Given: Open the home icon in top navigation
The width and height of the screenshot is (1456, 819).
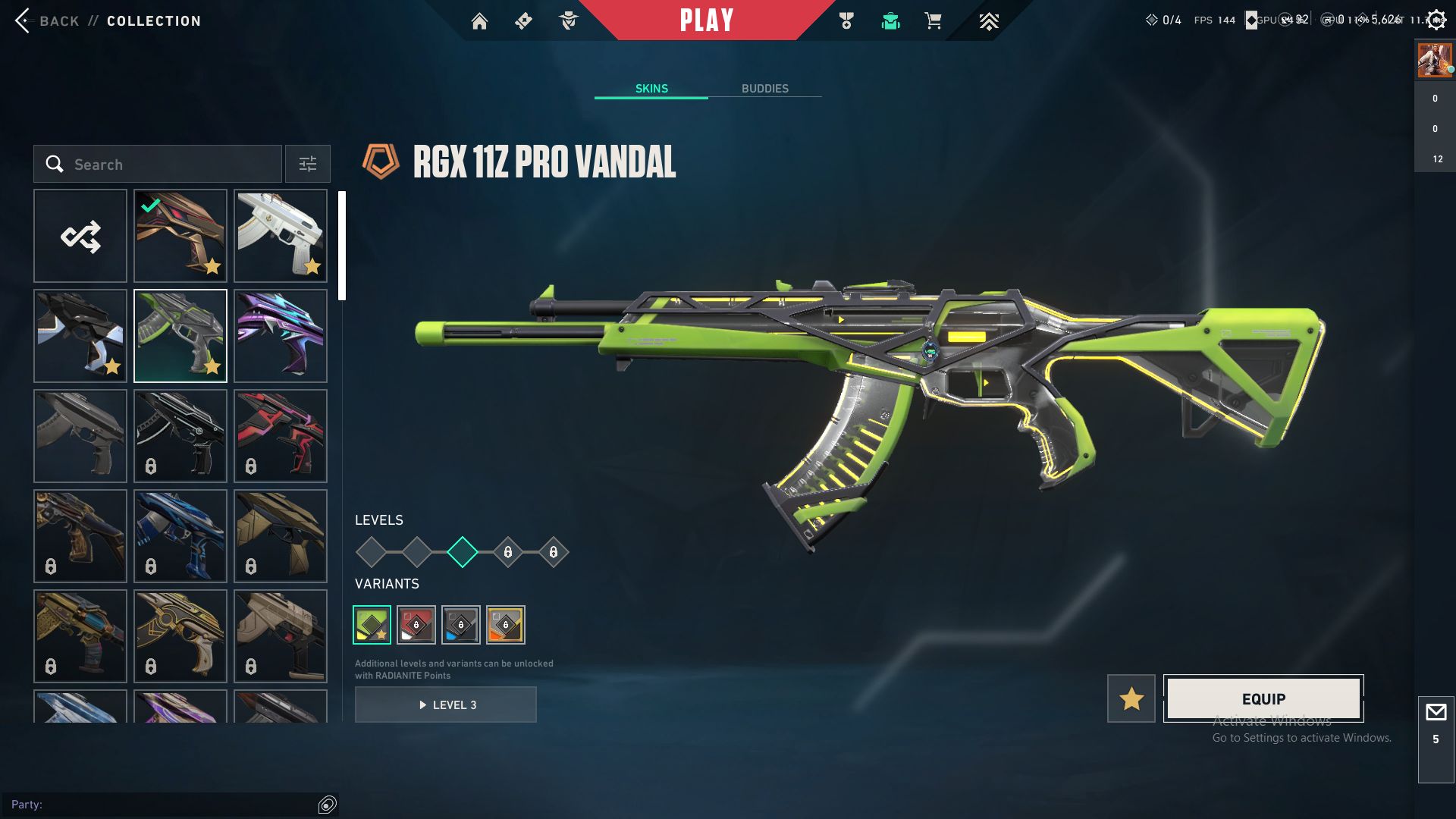Looking at the screenshot, I should tap(479, 21).
